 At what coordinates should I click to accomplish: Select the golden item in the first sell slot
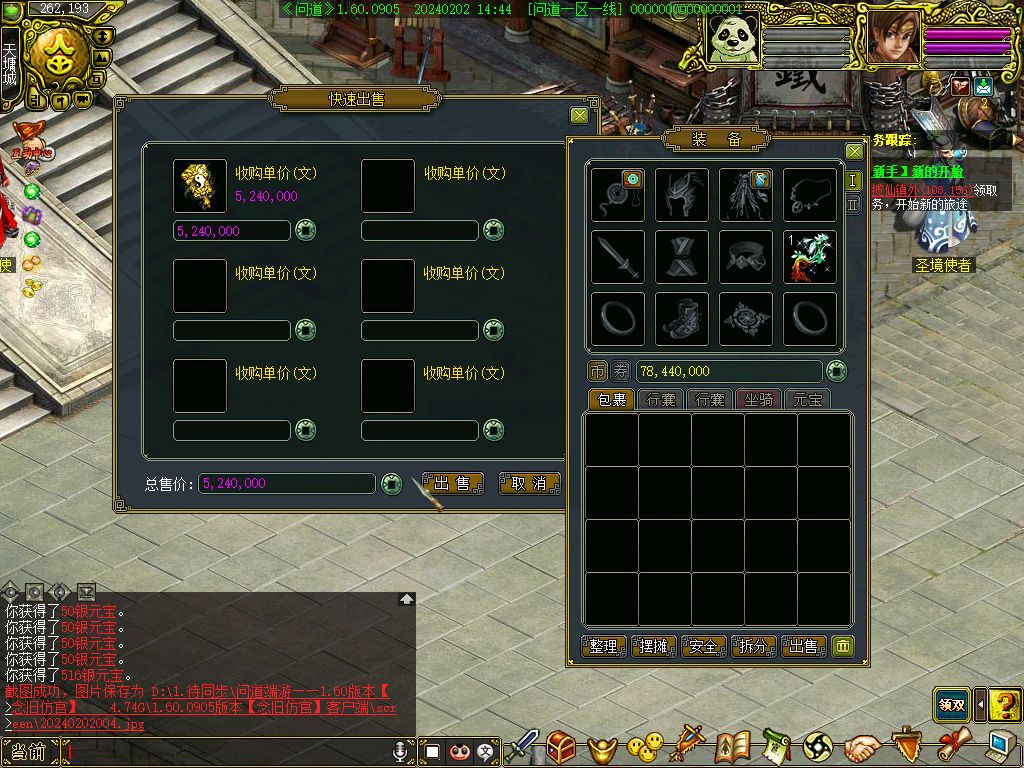[x=199, y=186]
